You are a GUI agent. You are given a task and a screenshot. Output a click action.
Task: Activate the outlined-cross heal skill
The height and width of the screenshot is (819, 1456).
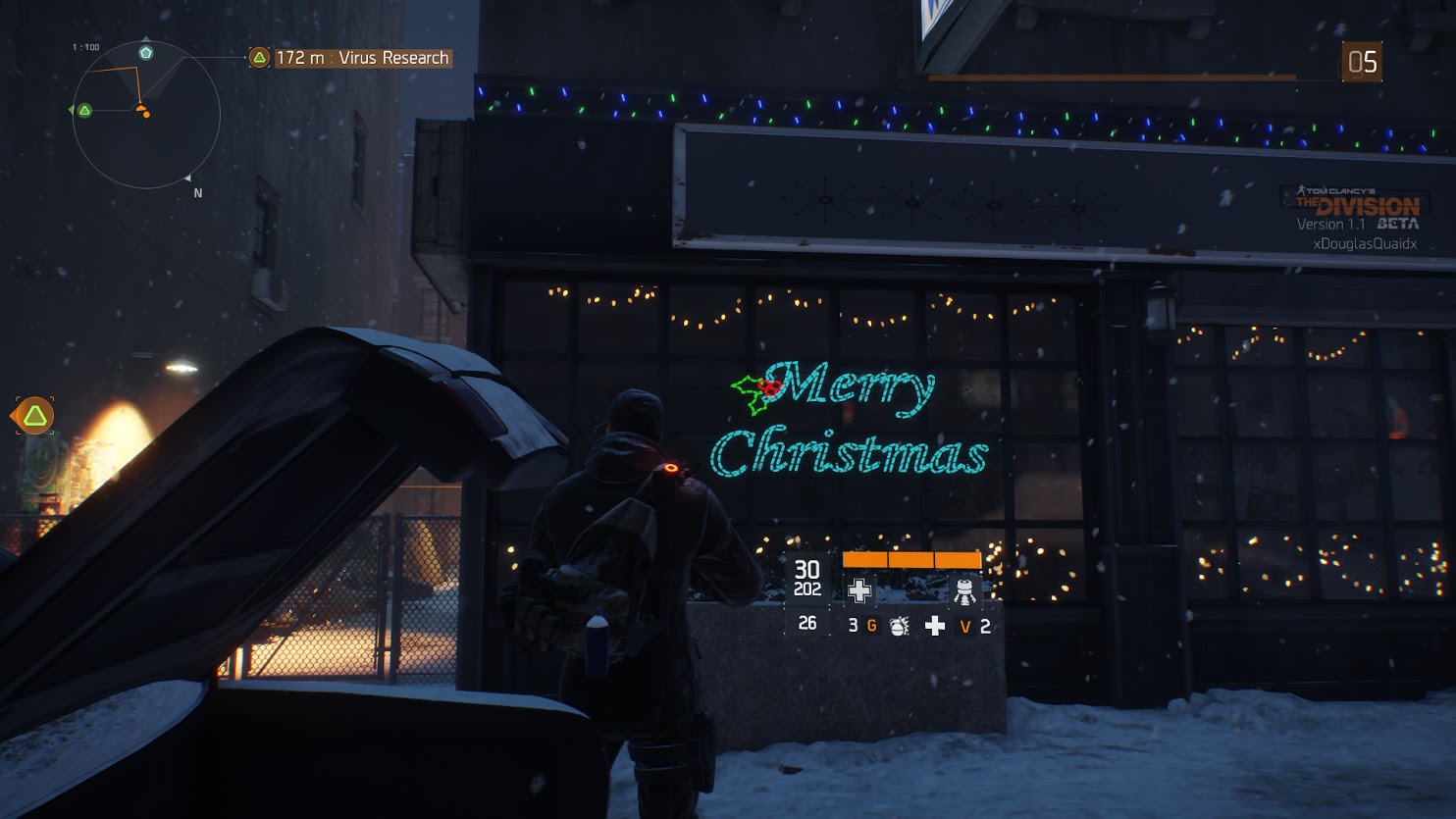pos(859,590)
